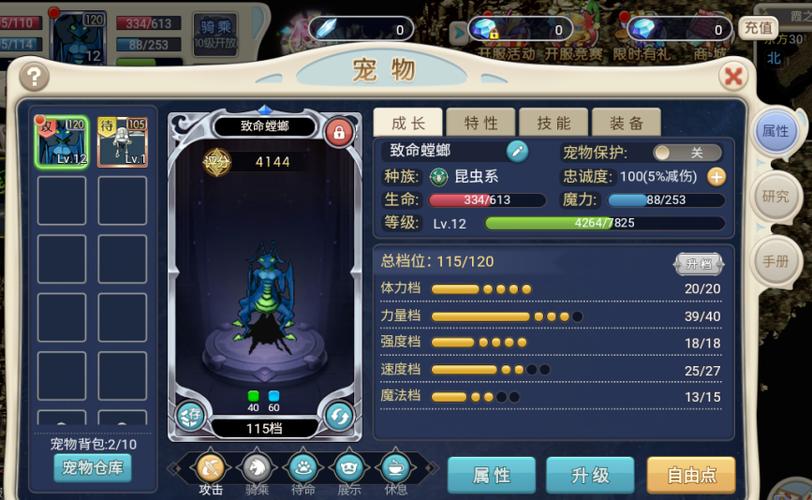Click the red lock icon beside pet name

(339, 131)
